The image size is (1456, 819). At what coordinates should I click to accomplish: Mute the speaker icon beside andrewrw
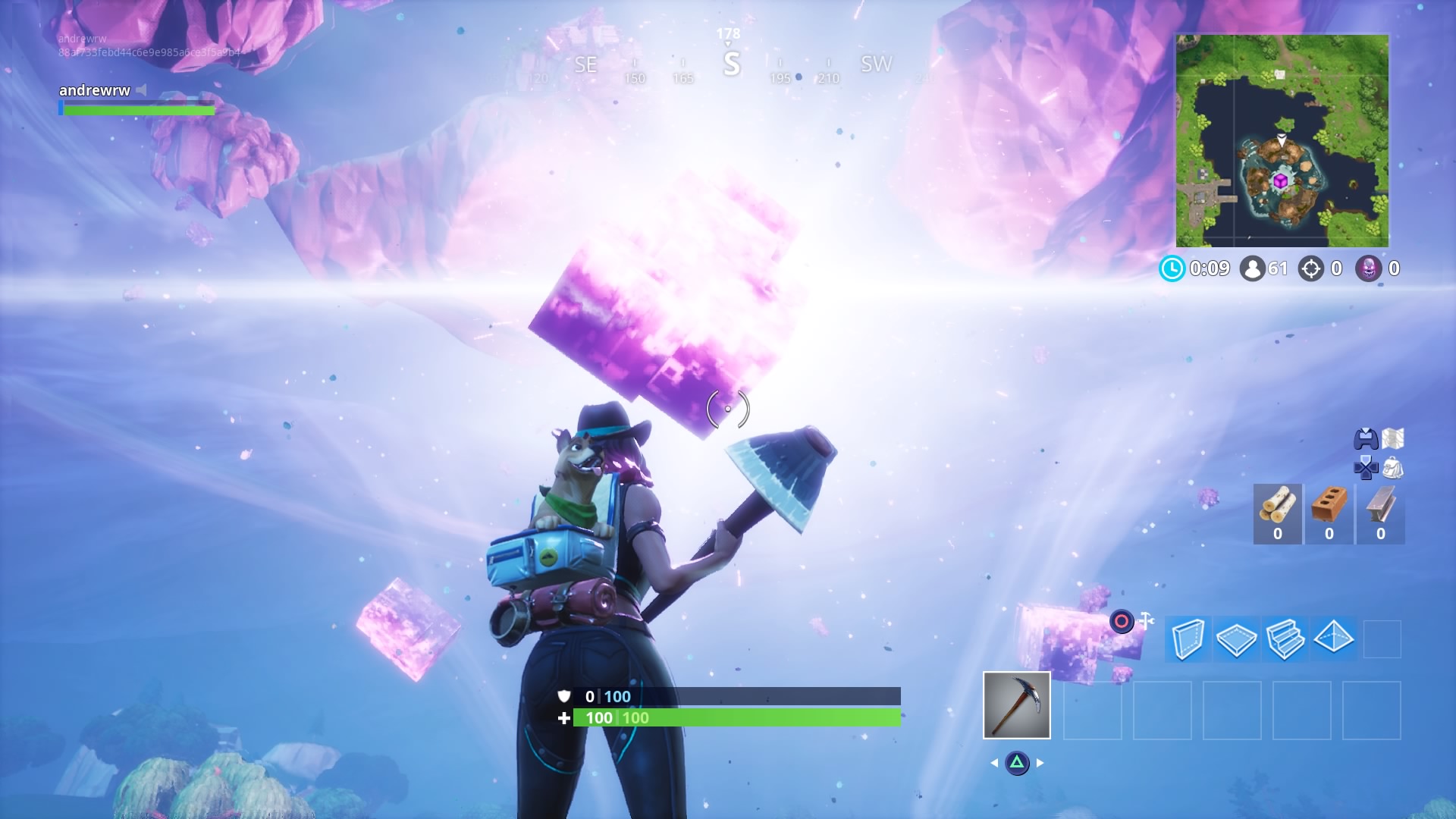pyautogui.click(x=140, y=90)
